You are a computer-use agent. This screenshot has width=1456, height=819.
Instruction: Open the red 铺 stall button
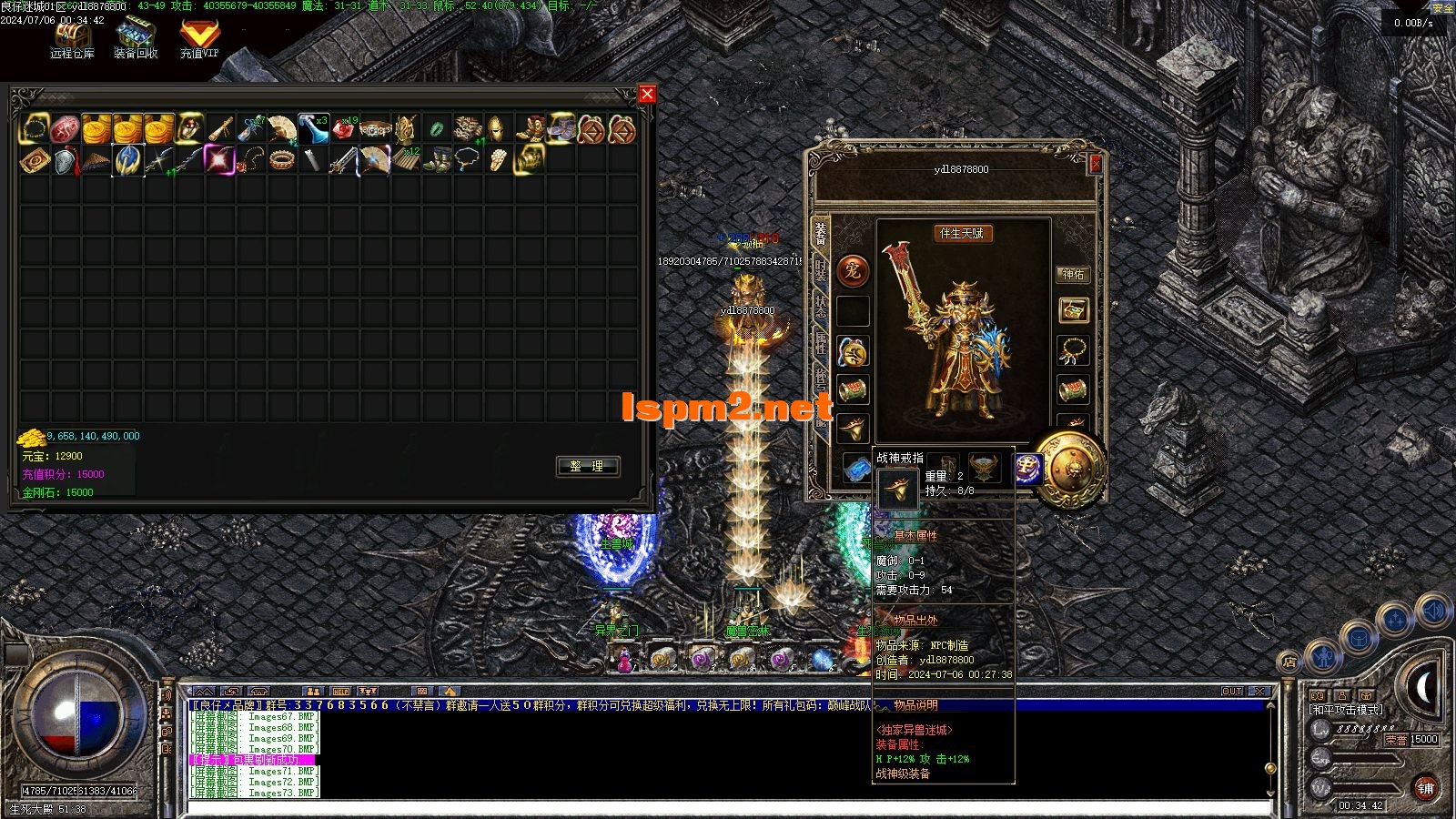coord(1425,788)
